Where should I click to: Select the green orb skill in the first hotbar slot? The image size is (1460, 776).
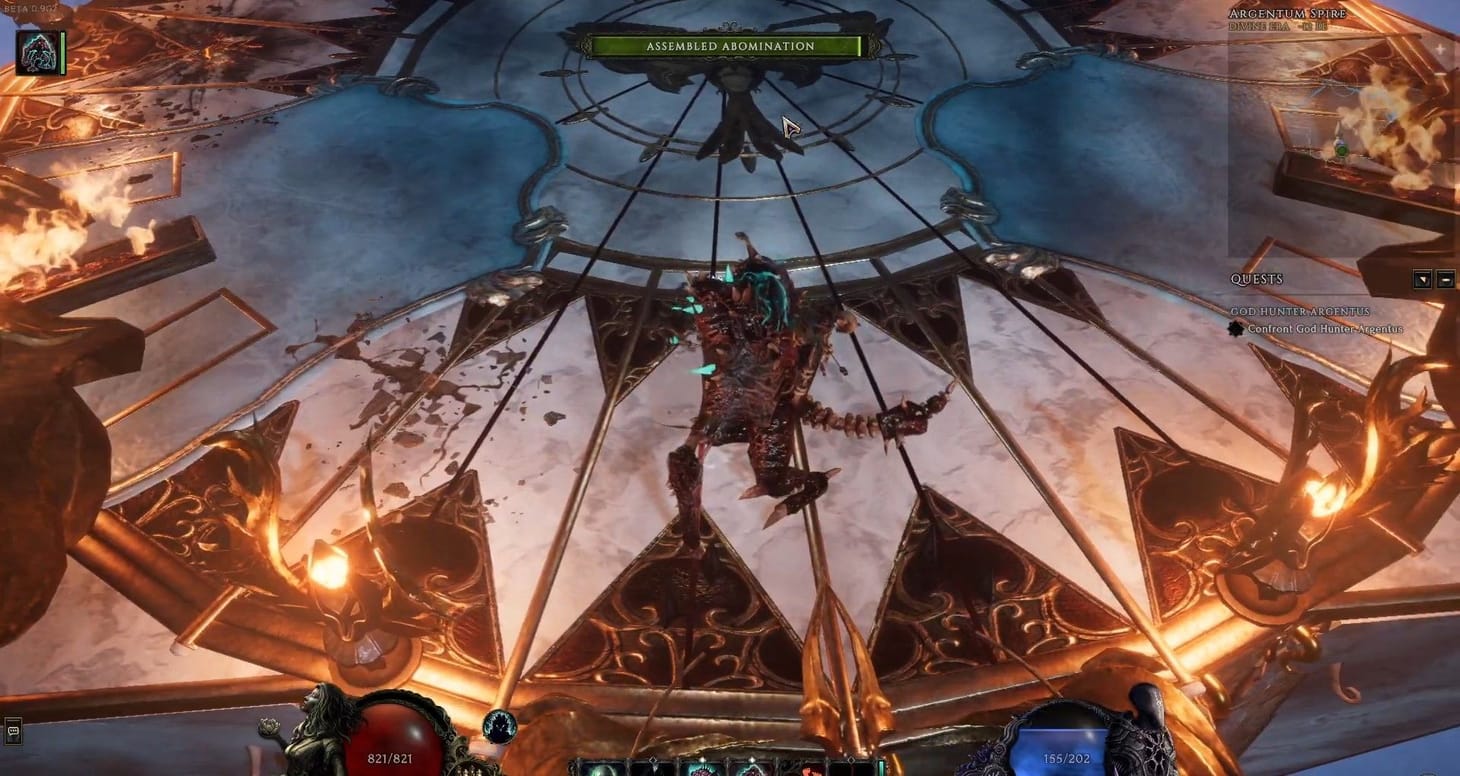pyautogui.click(x=600, y=770)
